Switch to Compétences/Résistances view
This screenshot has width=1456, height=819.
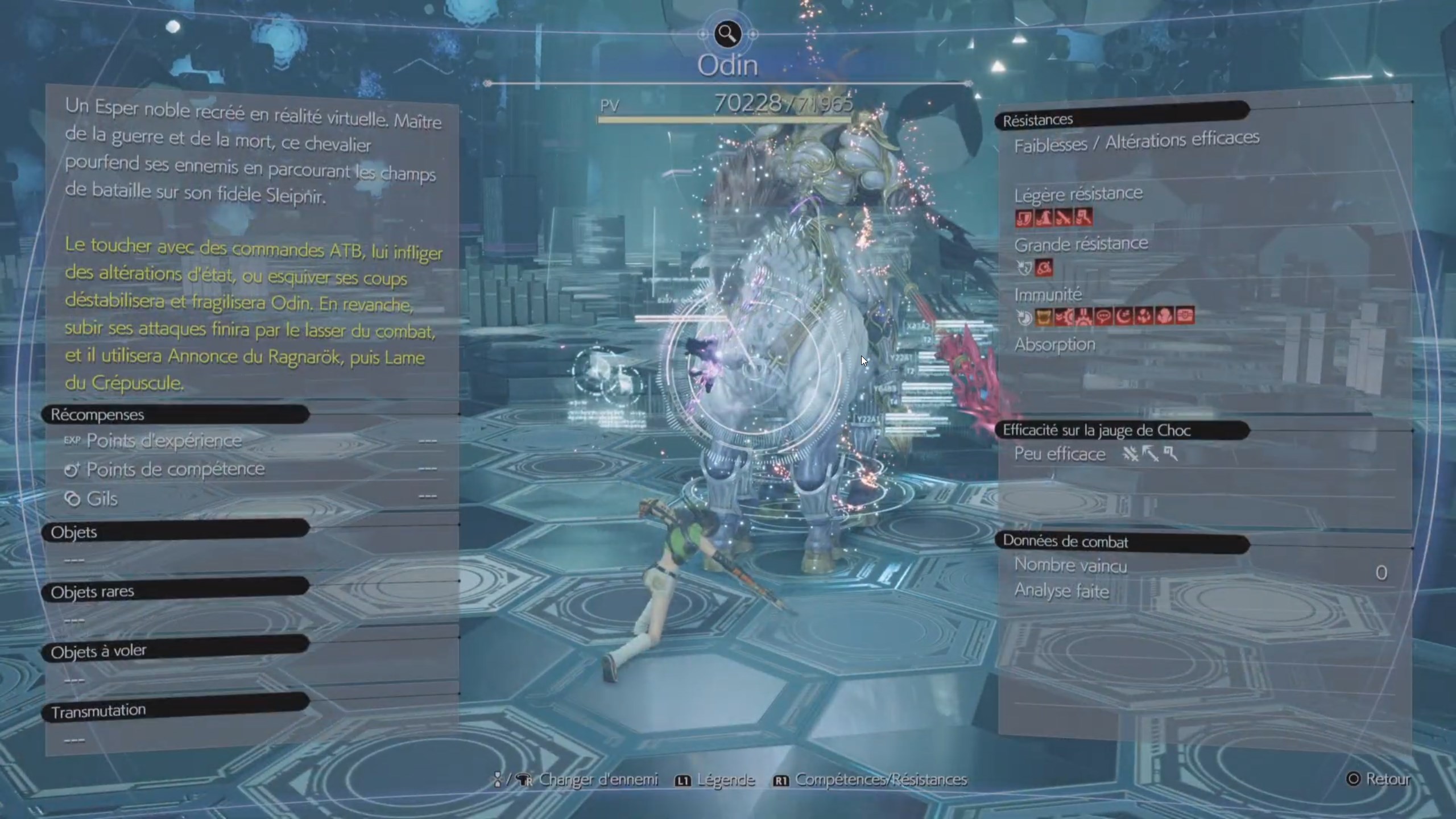871,780
